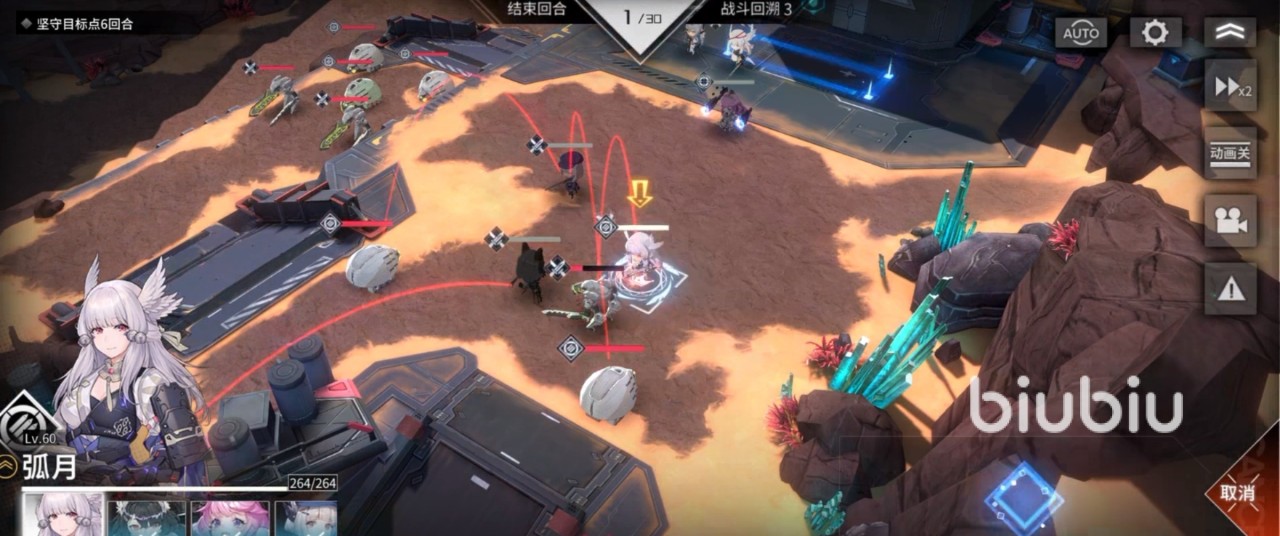Expand 弧月's details with the gold chevron

tap(9, 465)
